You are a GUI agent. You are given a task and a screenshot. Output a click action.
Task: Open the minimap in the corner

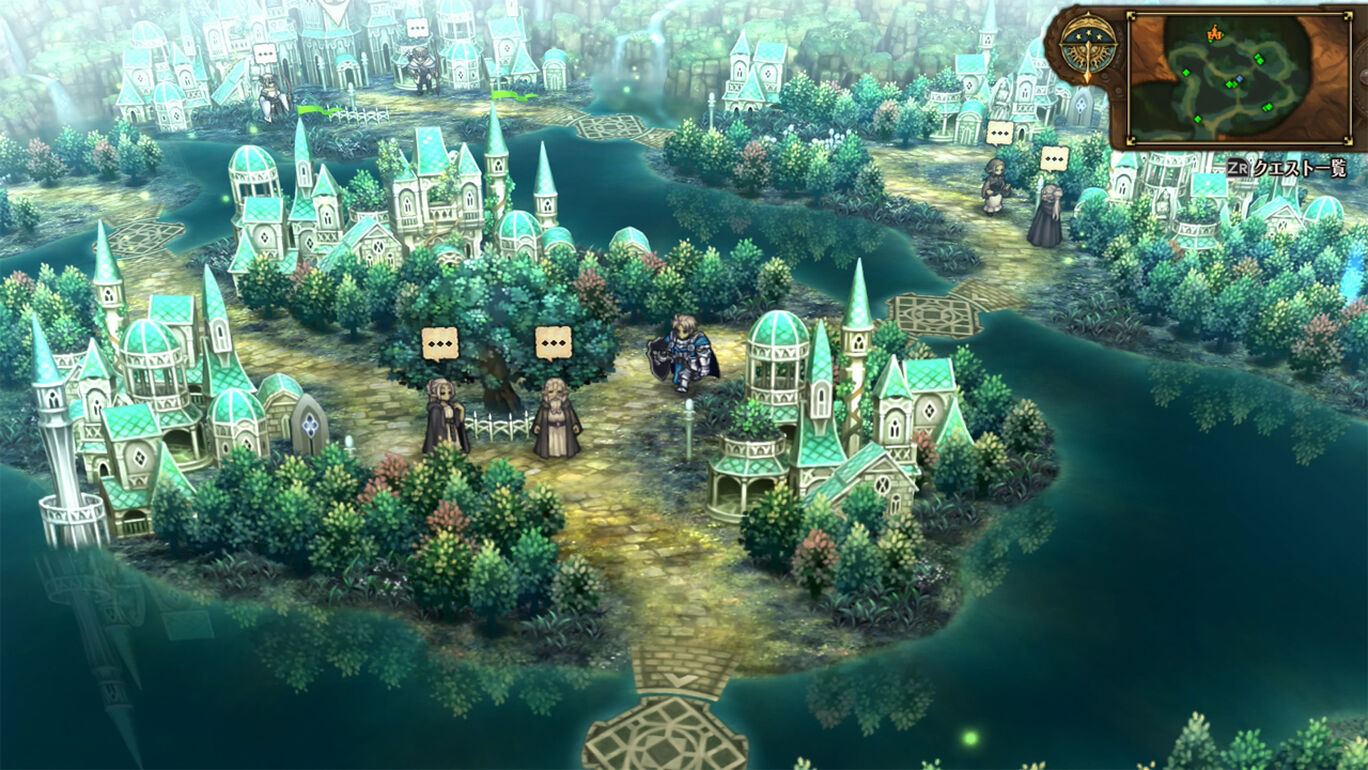(1237, 79)
